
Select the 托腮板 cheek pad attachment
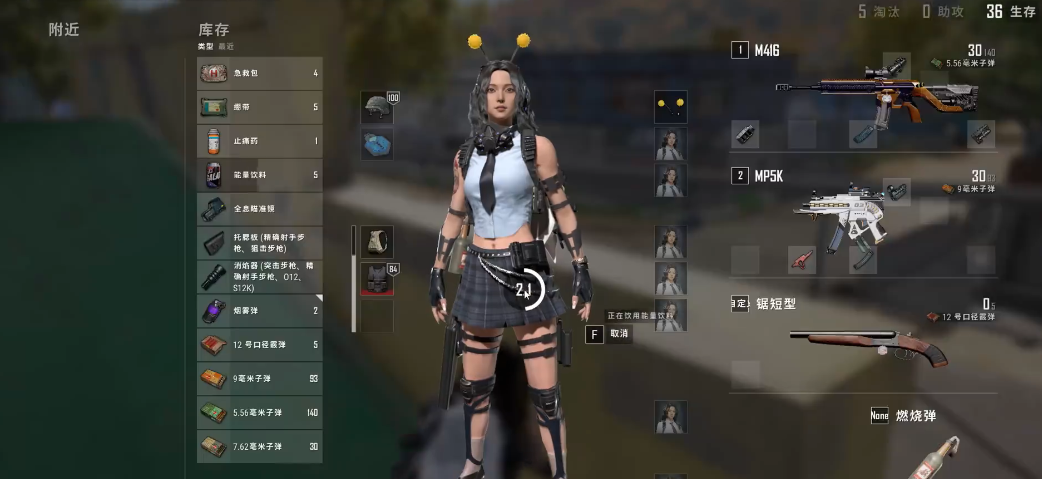point(259,242)
